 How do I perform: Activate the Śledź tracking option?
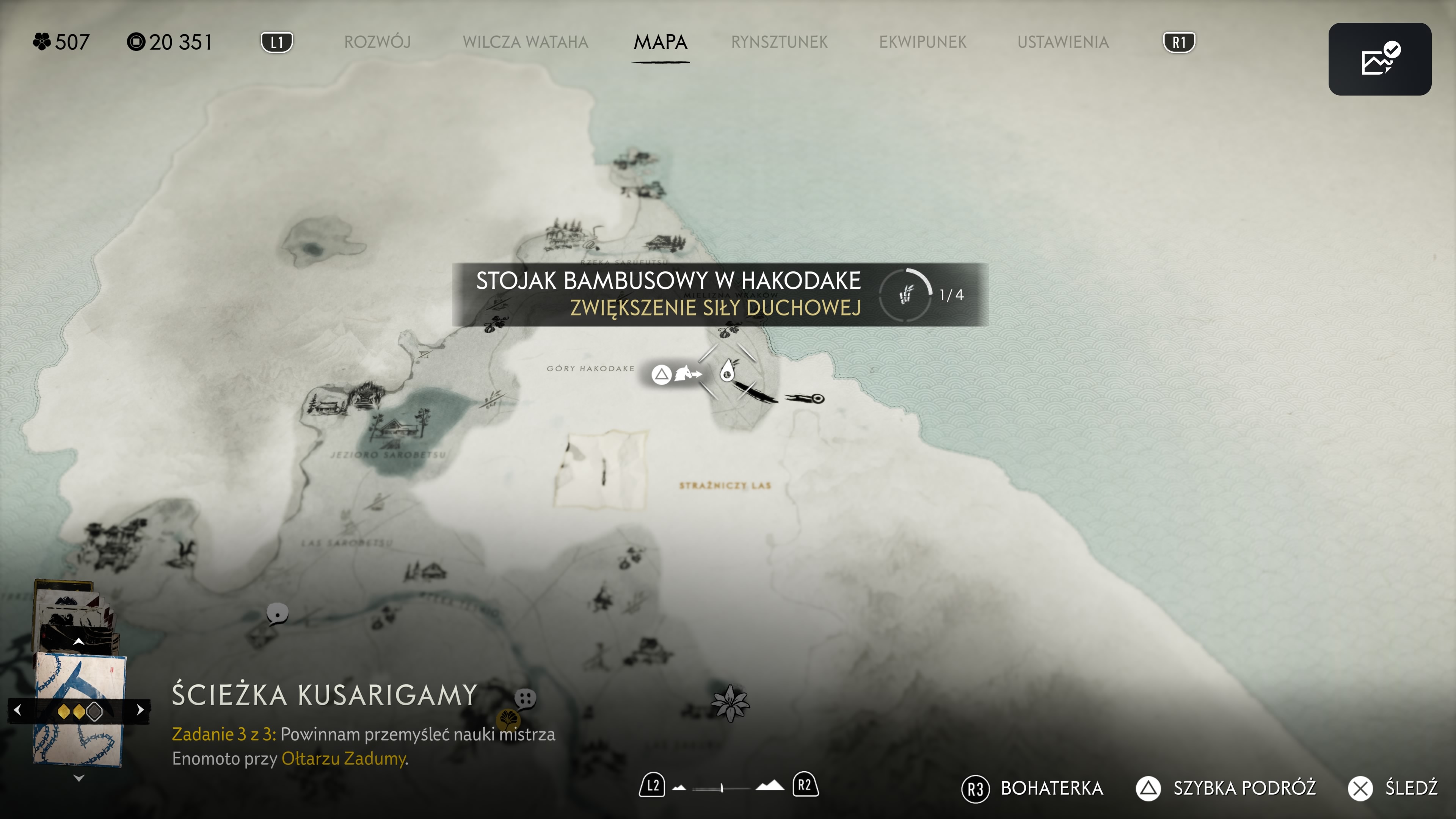pyautogui.click(x=1410, y=788)
